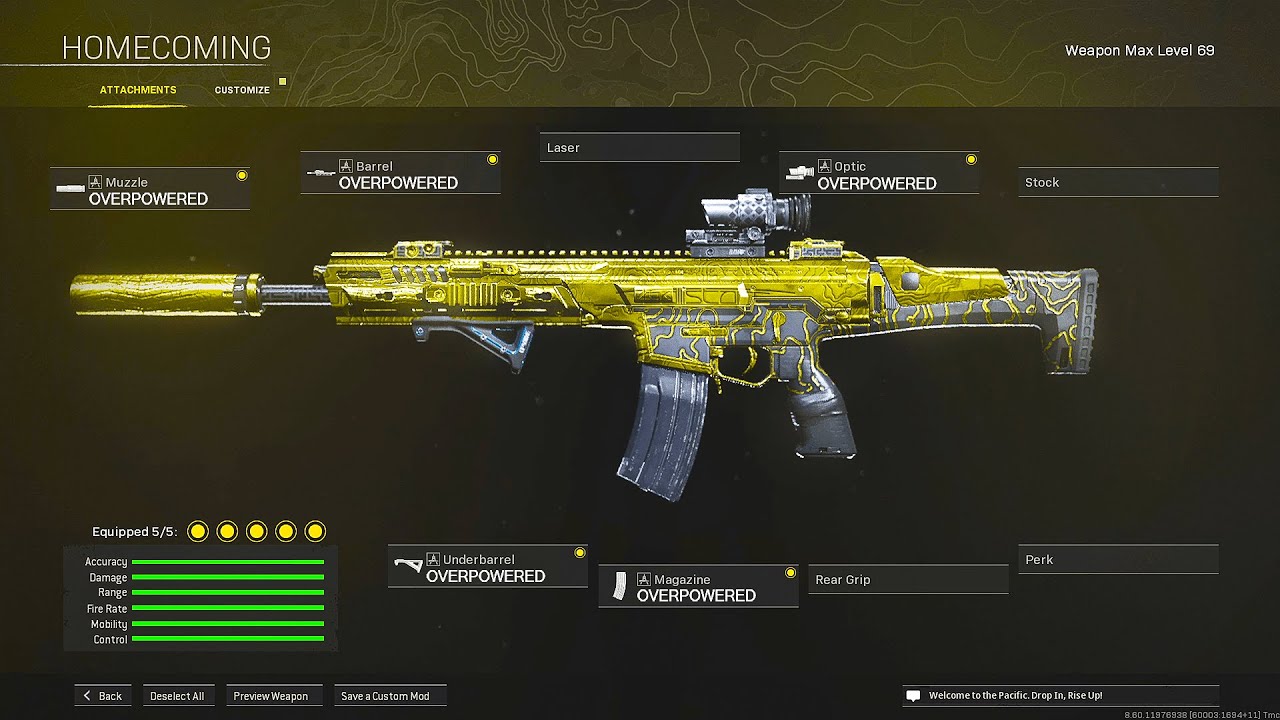
Task: Select the Muzzle attachment slot
Action: [x=150, y=190]
